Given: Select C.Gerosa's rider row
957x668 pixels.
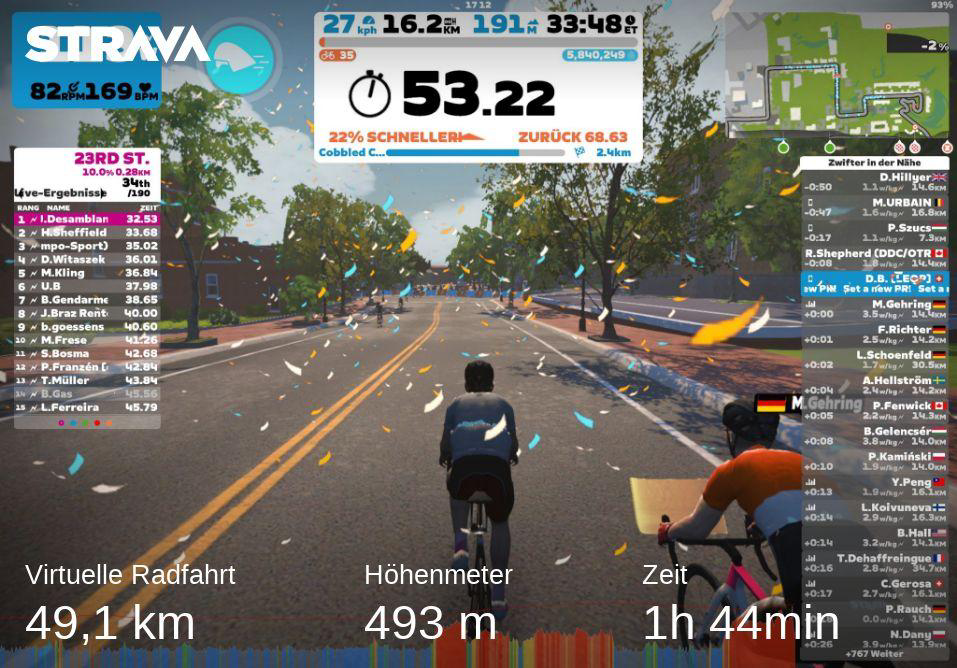Looking at the screenshot, I should (875, 588).
